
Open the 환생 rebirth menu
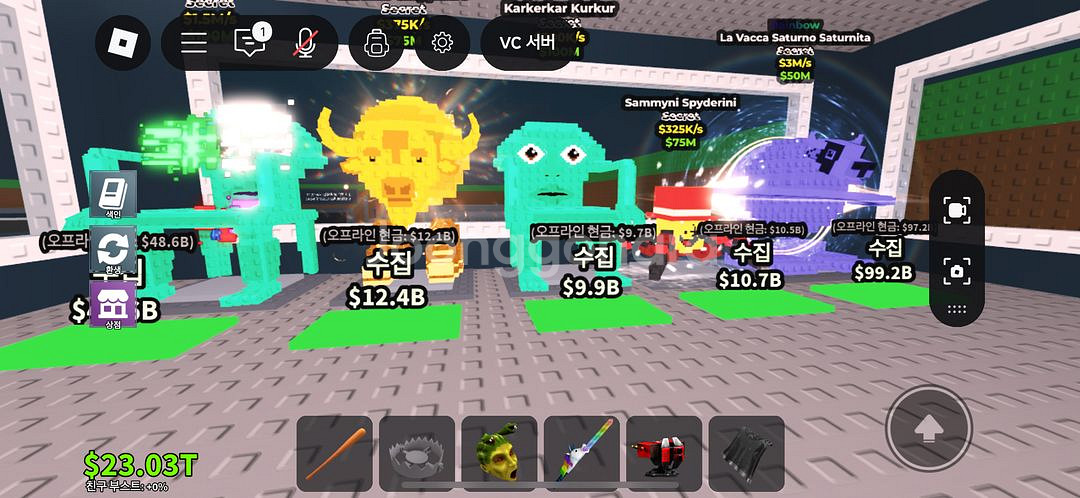point(113,250)
